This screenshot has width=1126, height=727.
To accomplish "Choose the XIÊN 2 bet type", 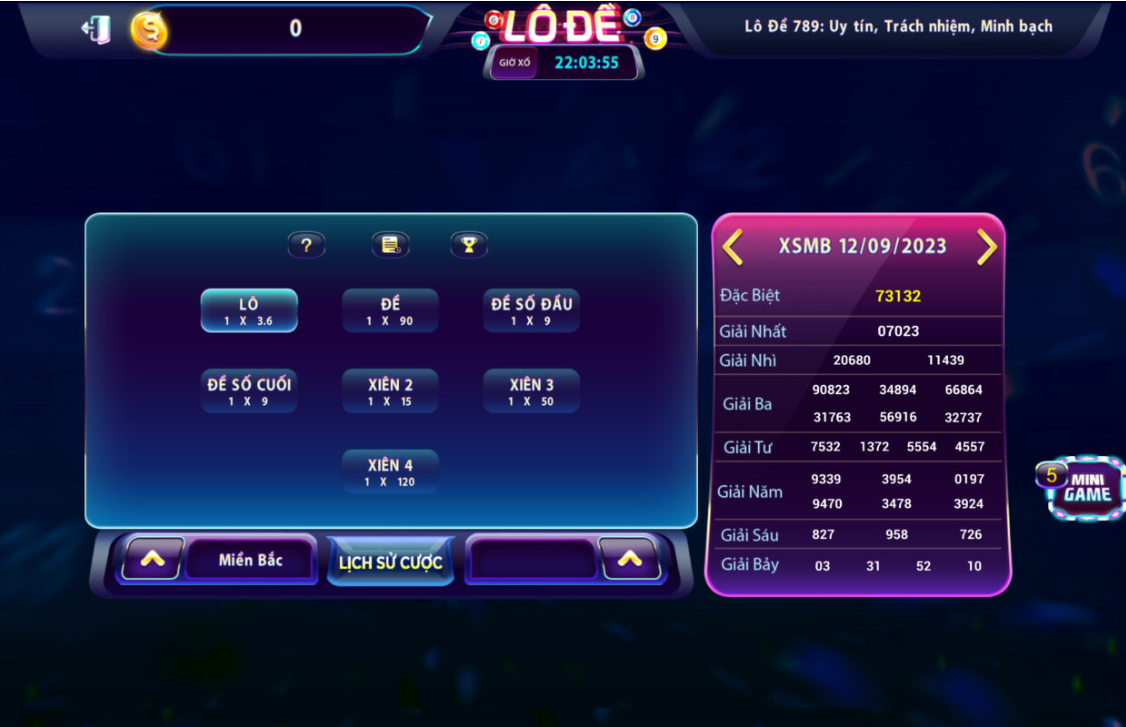I will pos(390,391).
